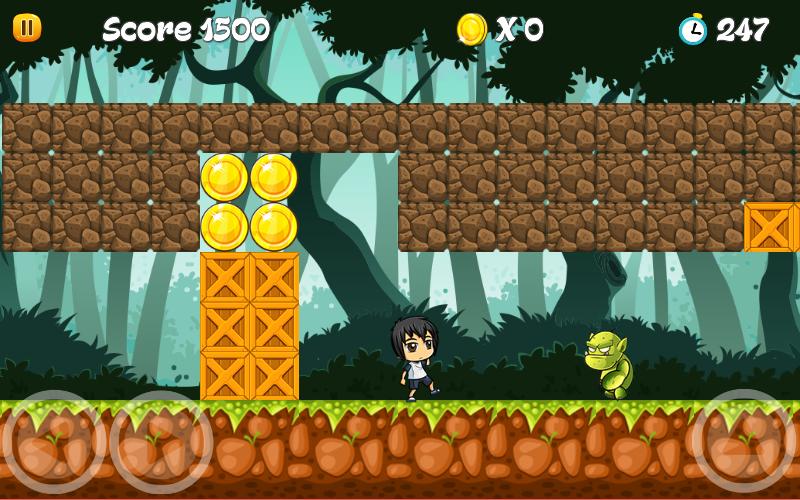
Task: Tap the jump touch control circle
Action: coord(743,441)
